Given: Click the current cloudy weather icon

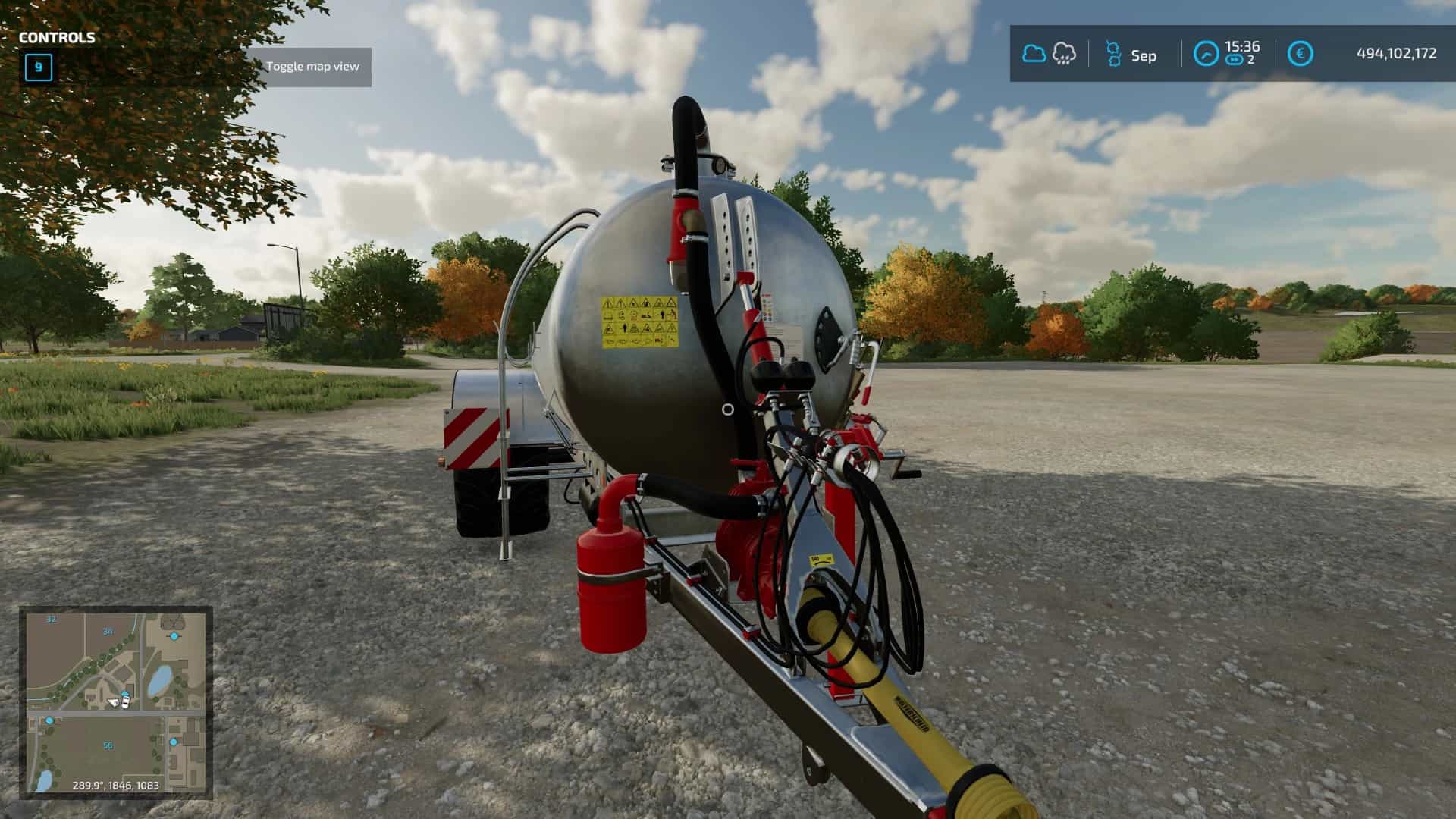Looking at the screenshot, I should [x=1034, y=54].
